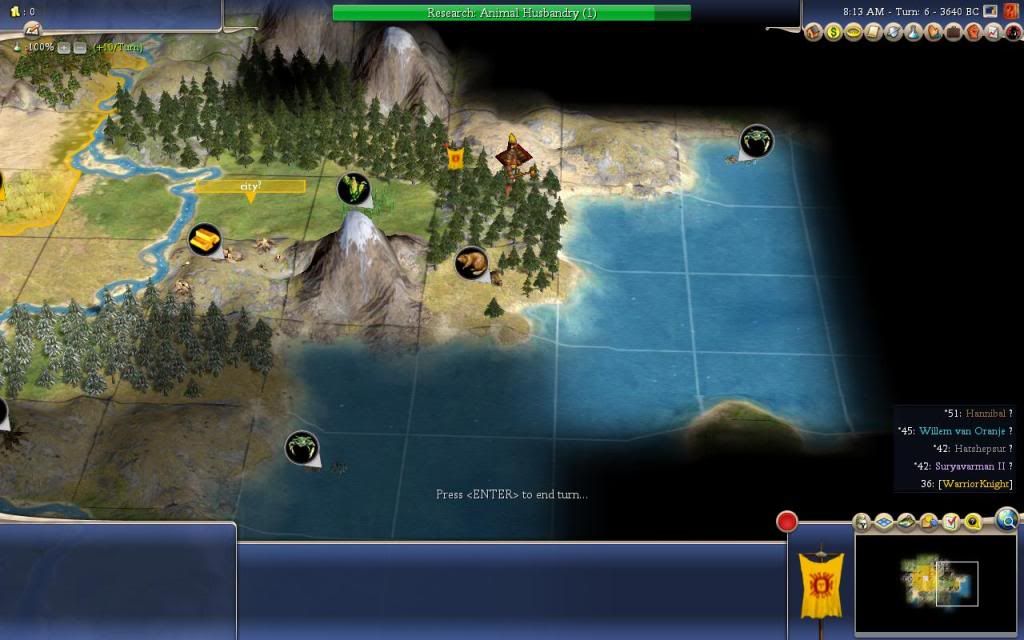This screenshot has height=640, width=1024.
Task: Toggle the tile grid overlay
Action: [x=884, y=521]
